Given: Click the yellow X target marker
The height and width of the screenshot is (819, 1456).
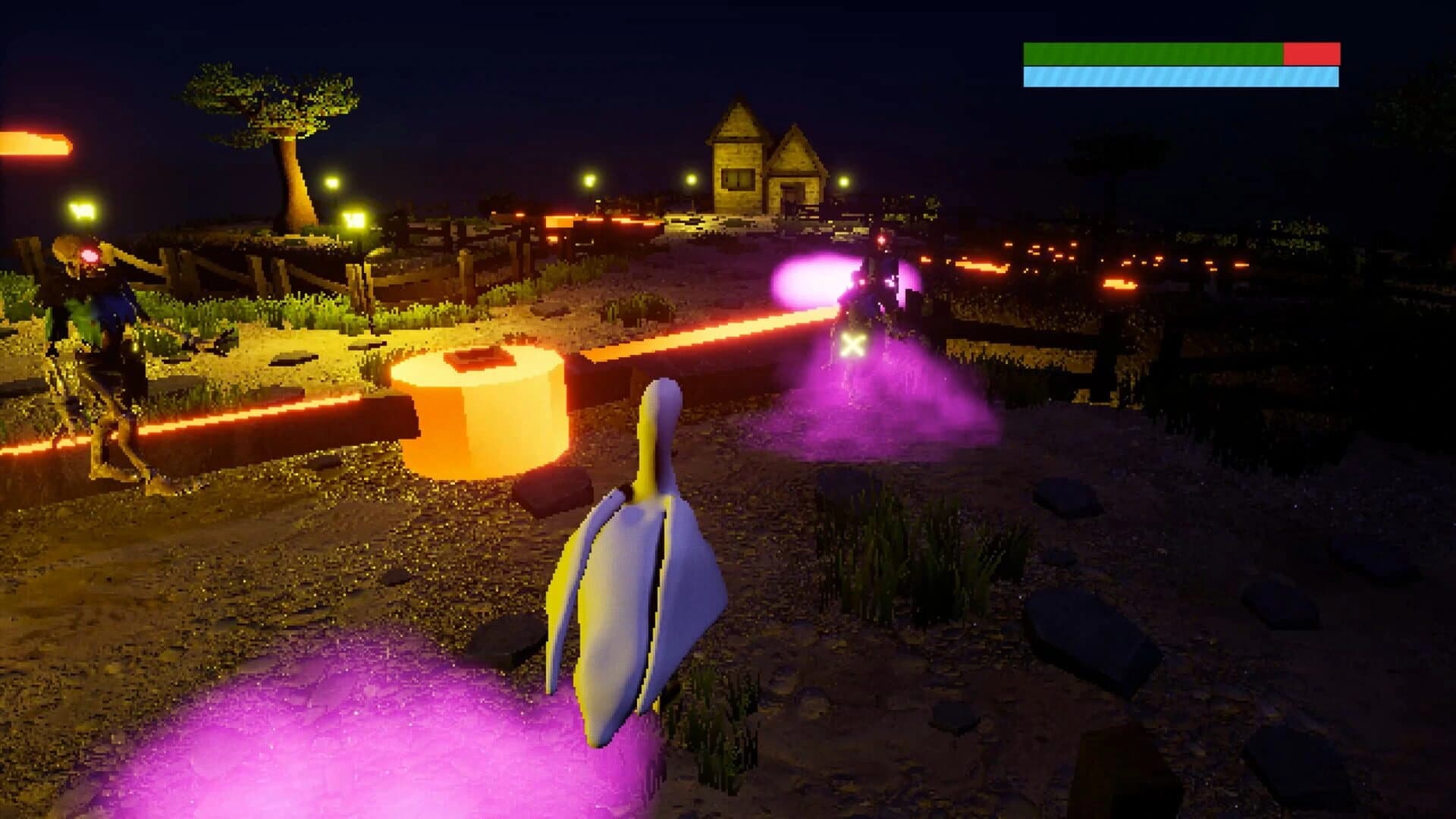Looking at the screenshot, I should tap(852, 346).
